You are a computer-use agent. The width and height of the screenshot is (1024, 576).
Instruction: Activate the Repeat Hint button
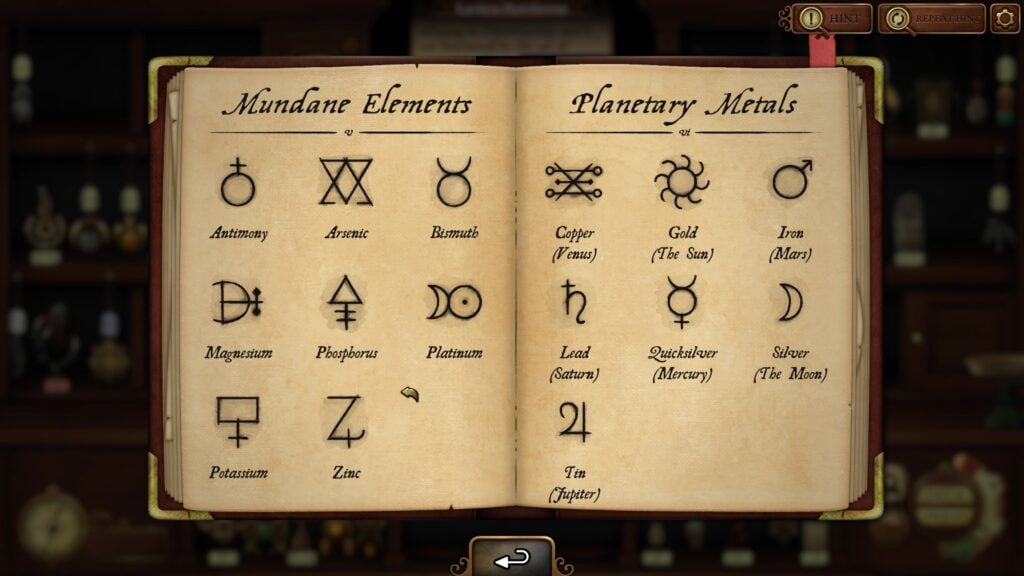coord(931,18)
